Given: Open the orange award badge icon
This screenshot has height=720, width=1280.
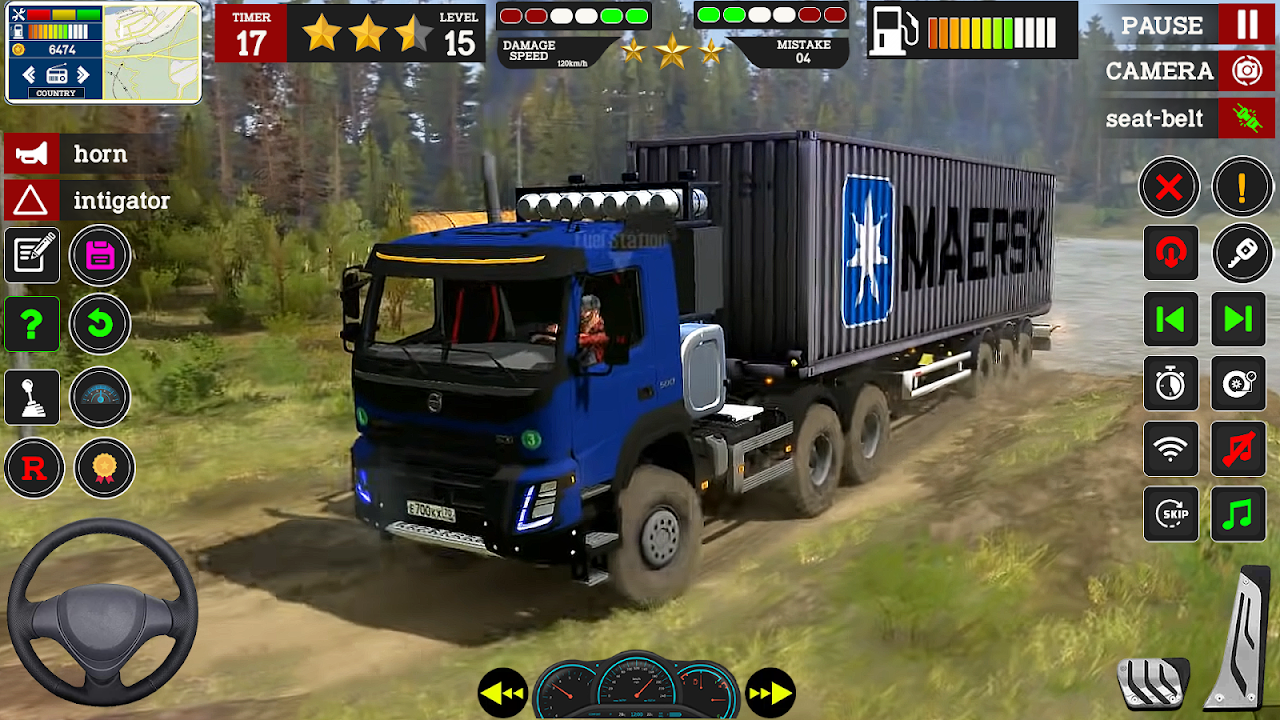Looking at the screenshot, I should (104, 468).
